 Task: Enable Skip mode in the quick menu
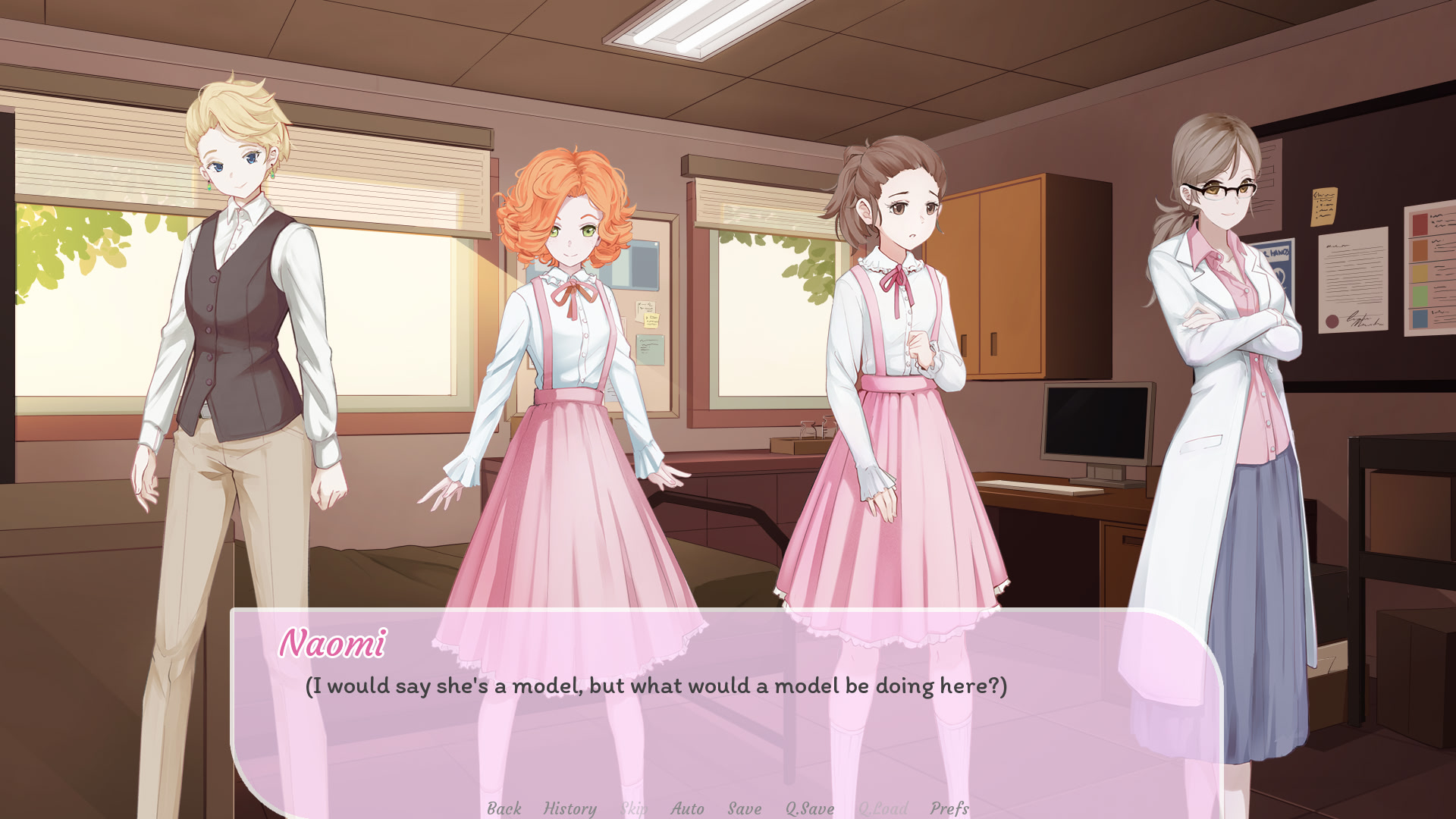[635, 808]
